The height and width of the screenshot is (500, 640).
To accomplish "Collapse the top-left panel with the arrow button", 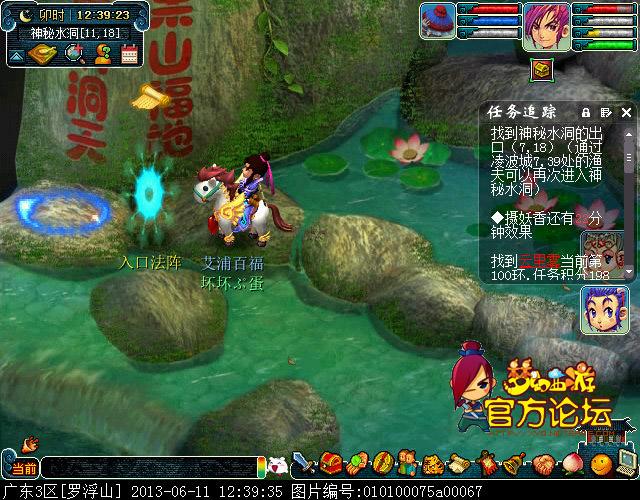I will pyautogui.click(x=16, y=55).
